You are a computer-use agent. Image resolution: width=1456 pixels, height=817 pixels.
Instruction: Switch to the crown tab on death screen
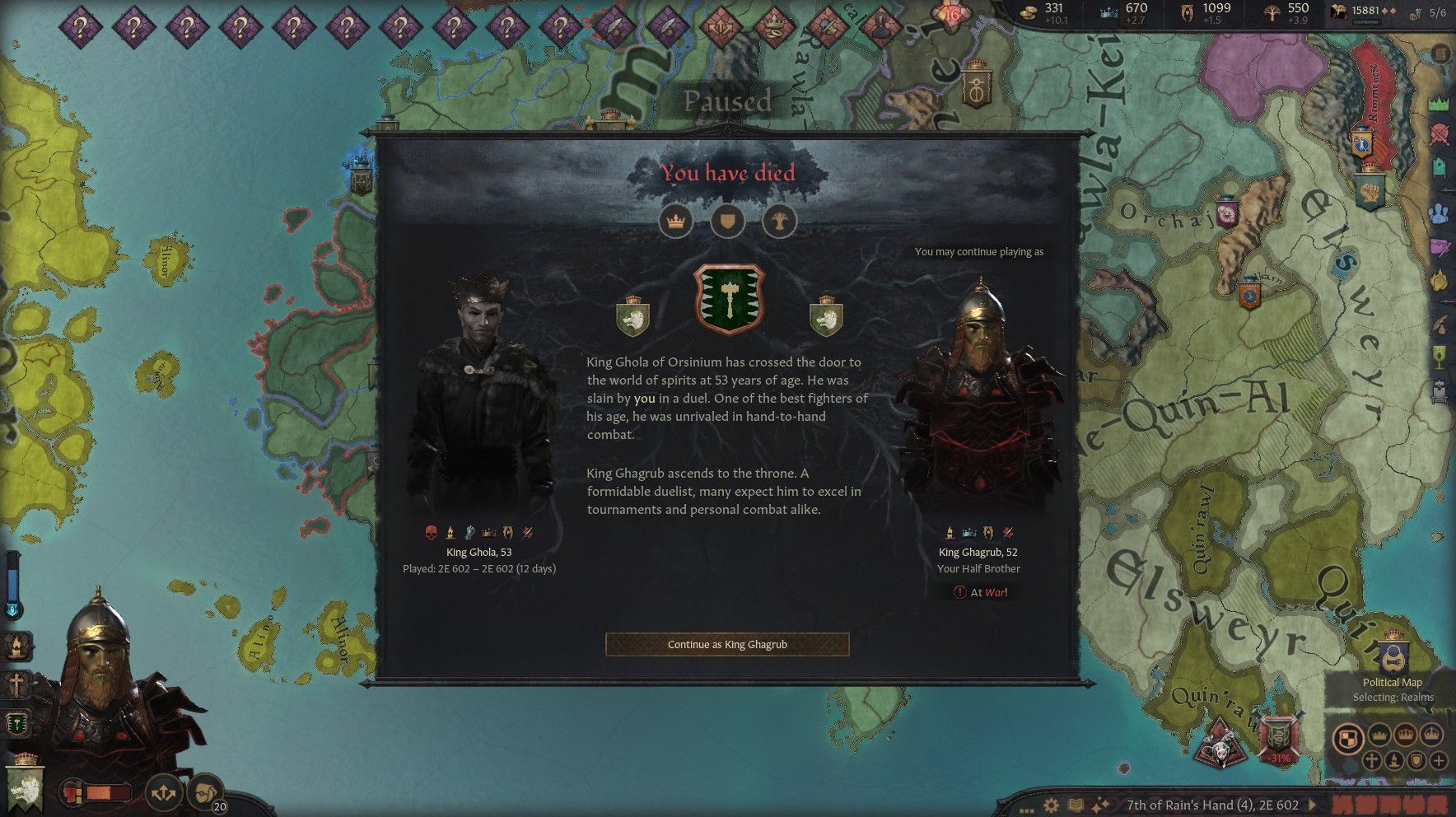tap(676, 221)
